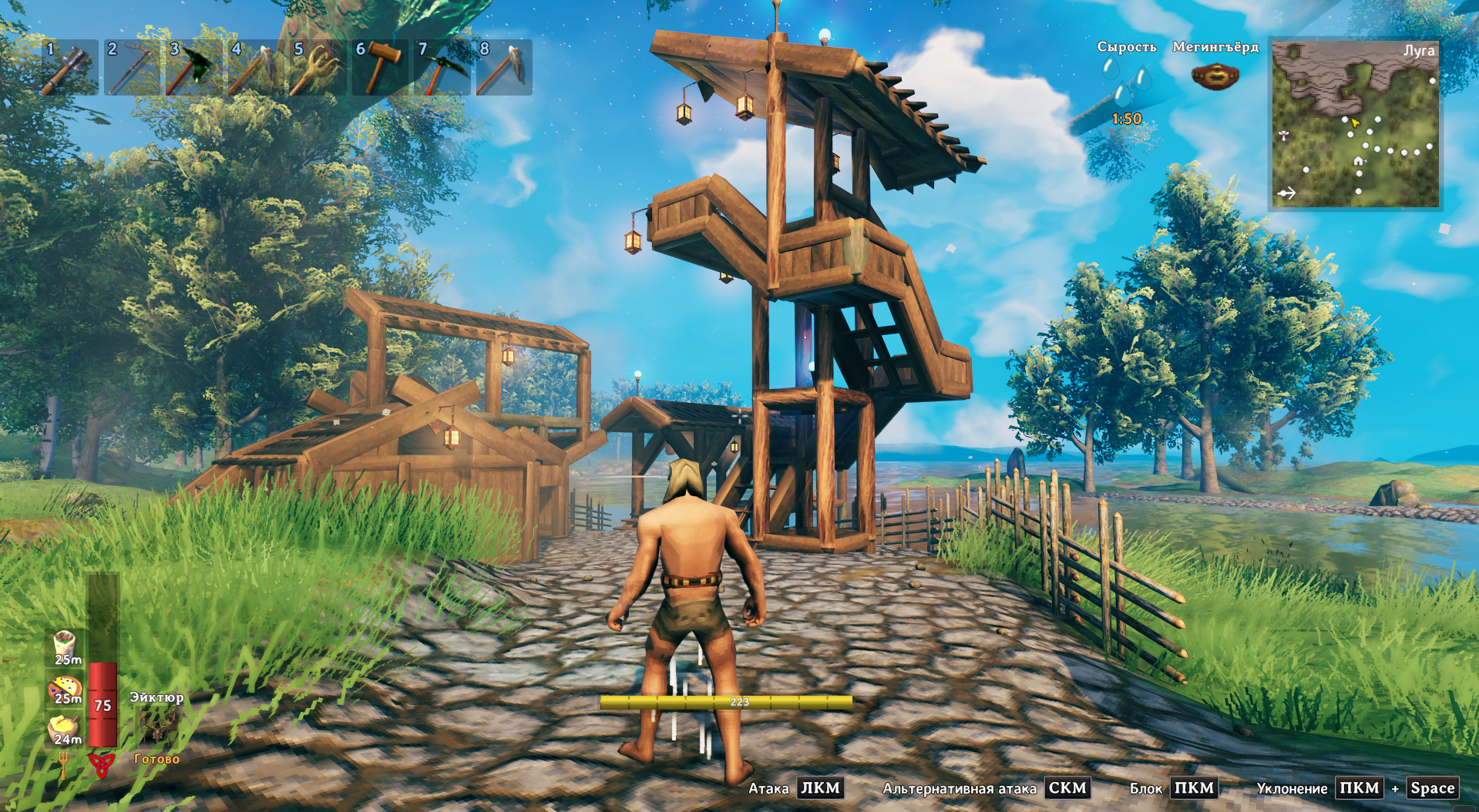Select the mace in hotbar slot 1
Viewport: 1479px width, 812px height.
[69, 68]
